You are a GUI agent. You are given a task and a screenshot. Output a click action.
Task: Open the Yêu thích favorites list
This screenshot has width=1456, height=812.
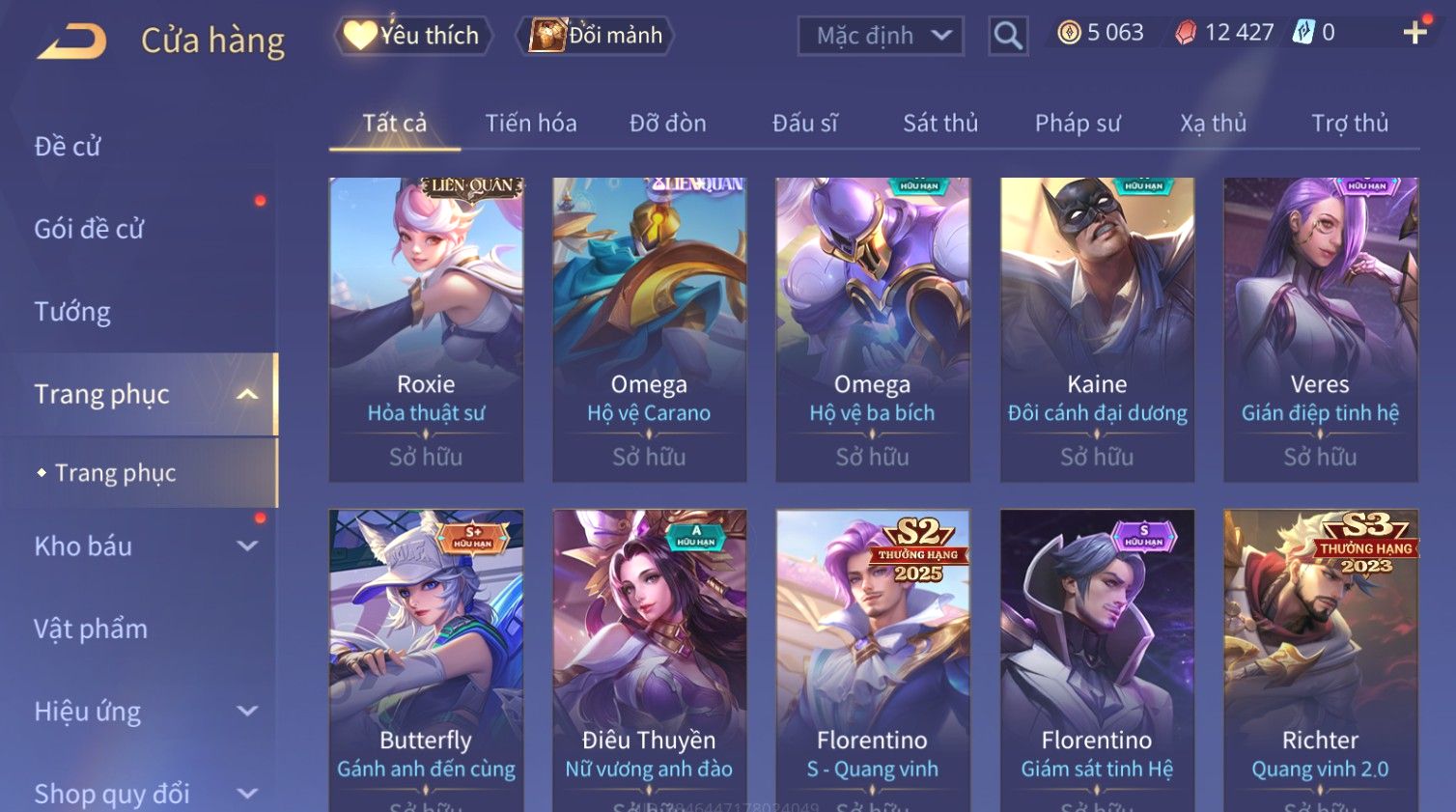[x=413, y=36]
